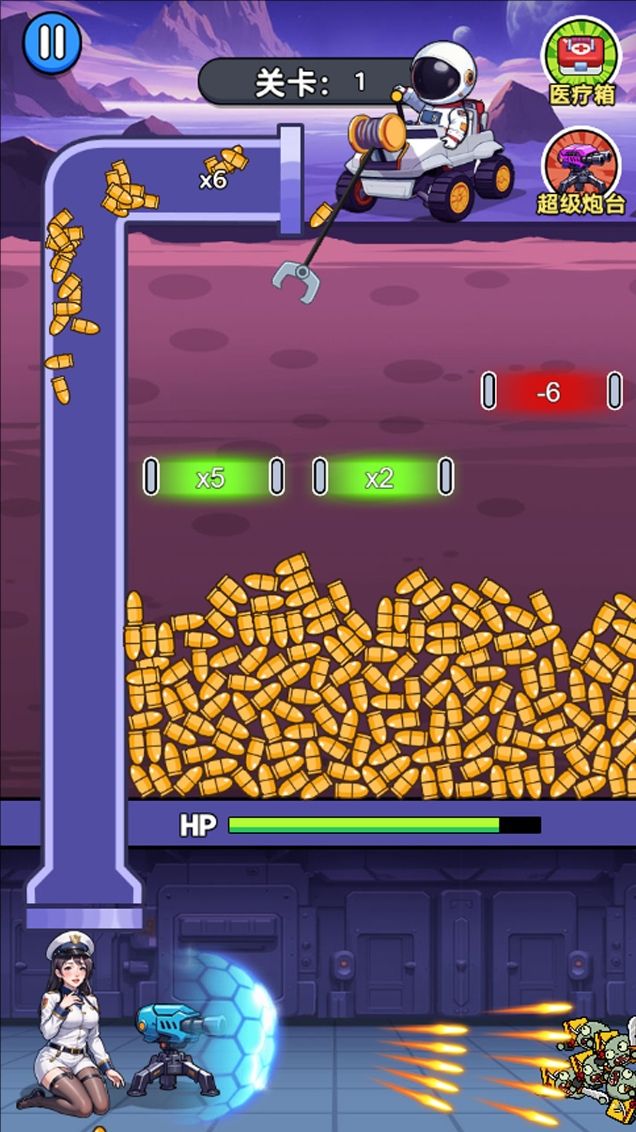
Task: Pause the game with the blue button
Action: click(x=51, y=43)
